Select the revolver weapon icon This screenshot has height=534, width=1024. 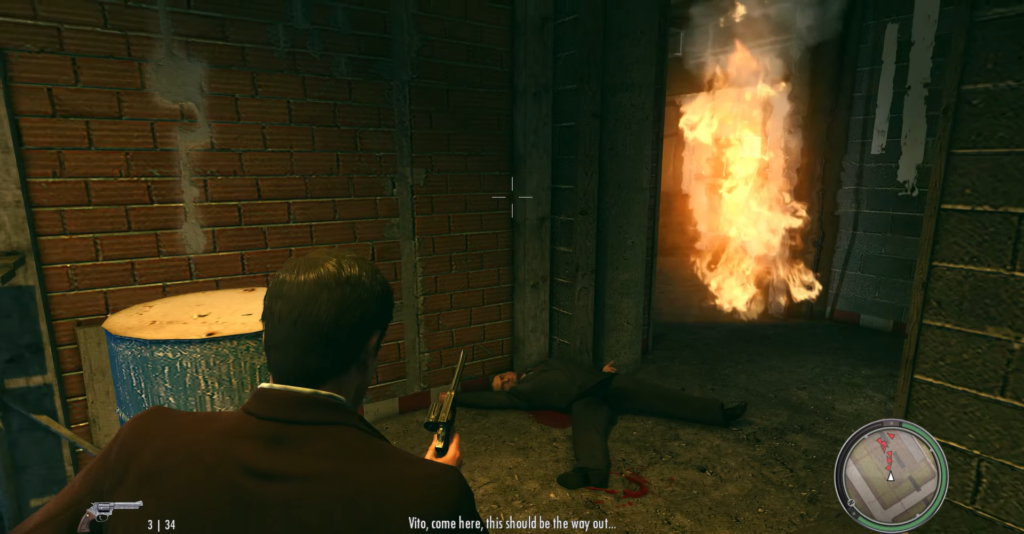pyautogui.click(x=109, y=513)
